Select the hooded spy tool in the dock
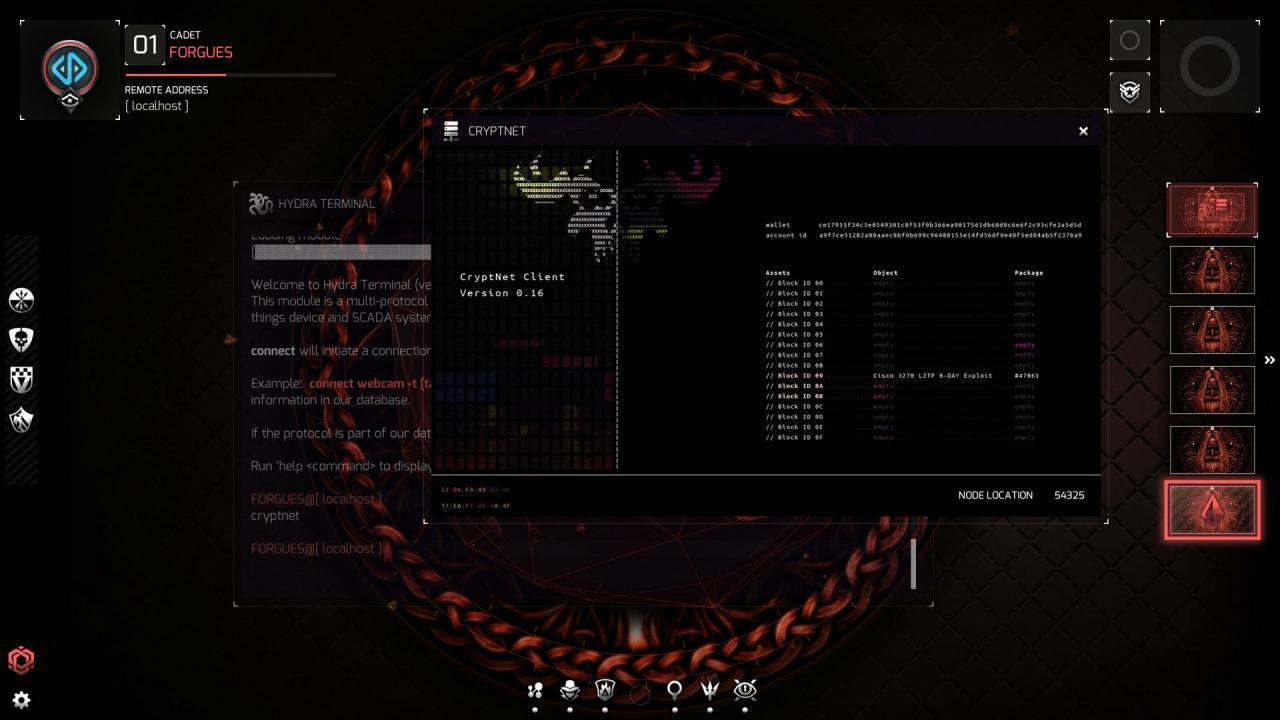 click(x=569, y=690)
